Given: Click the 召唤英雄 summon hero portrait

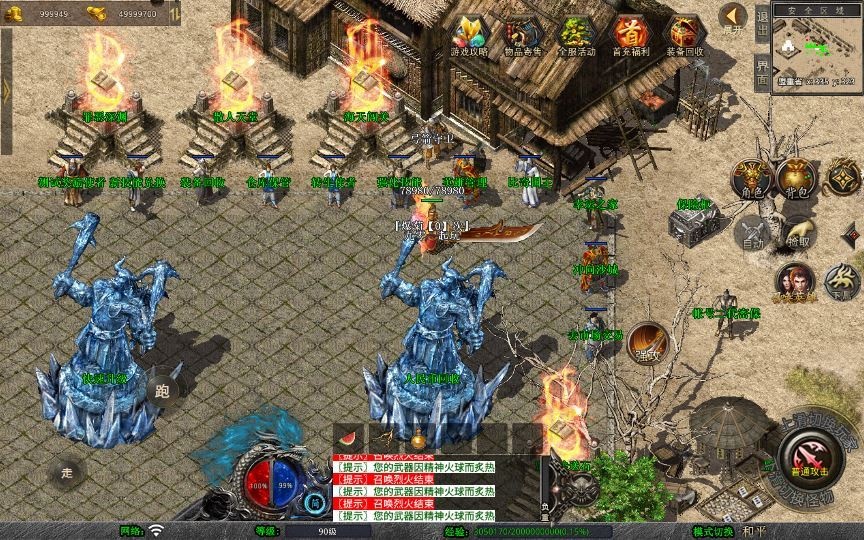Looking at the screenshot, I should click(x=795, y=282).
